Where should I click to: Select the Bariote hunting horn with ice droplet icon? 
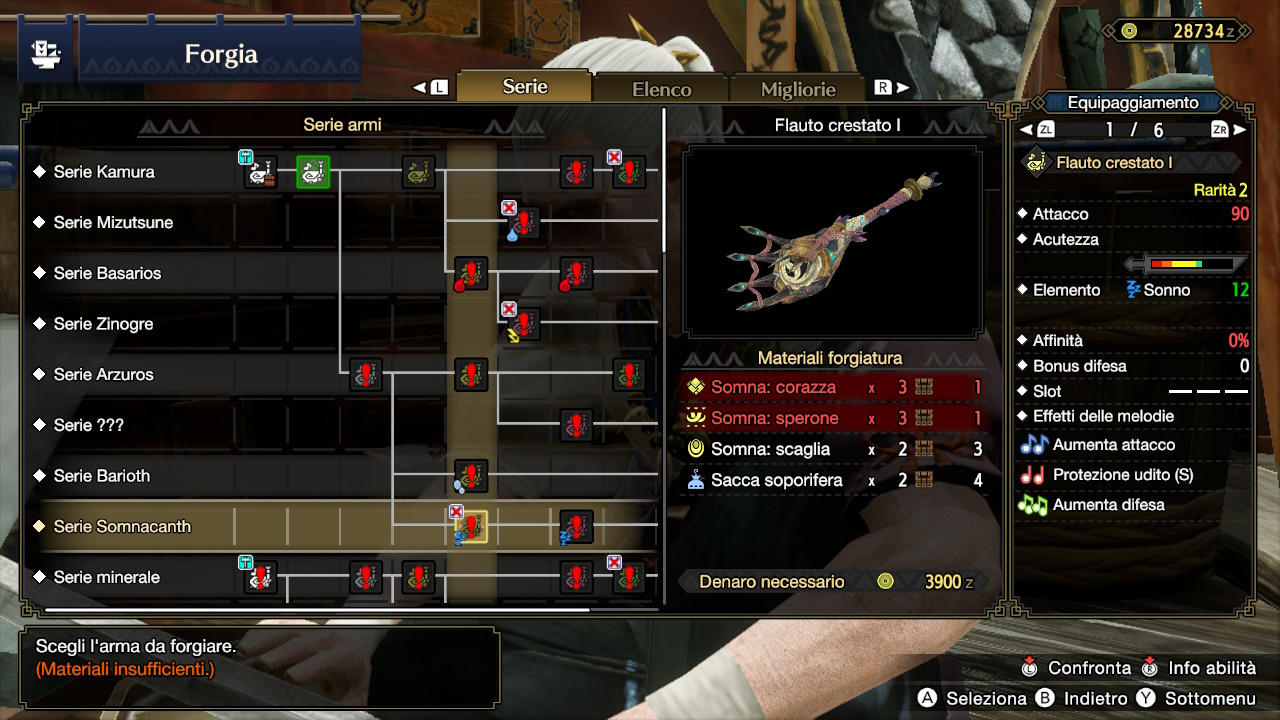(470, 478)
